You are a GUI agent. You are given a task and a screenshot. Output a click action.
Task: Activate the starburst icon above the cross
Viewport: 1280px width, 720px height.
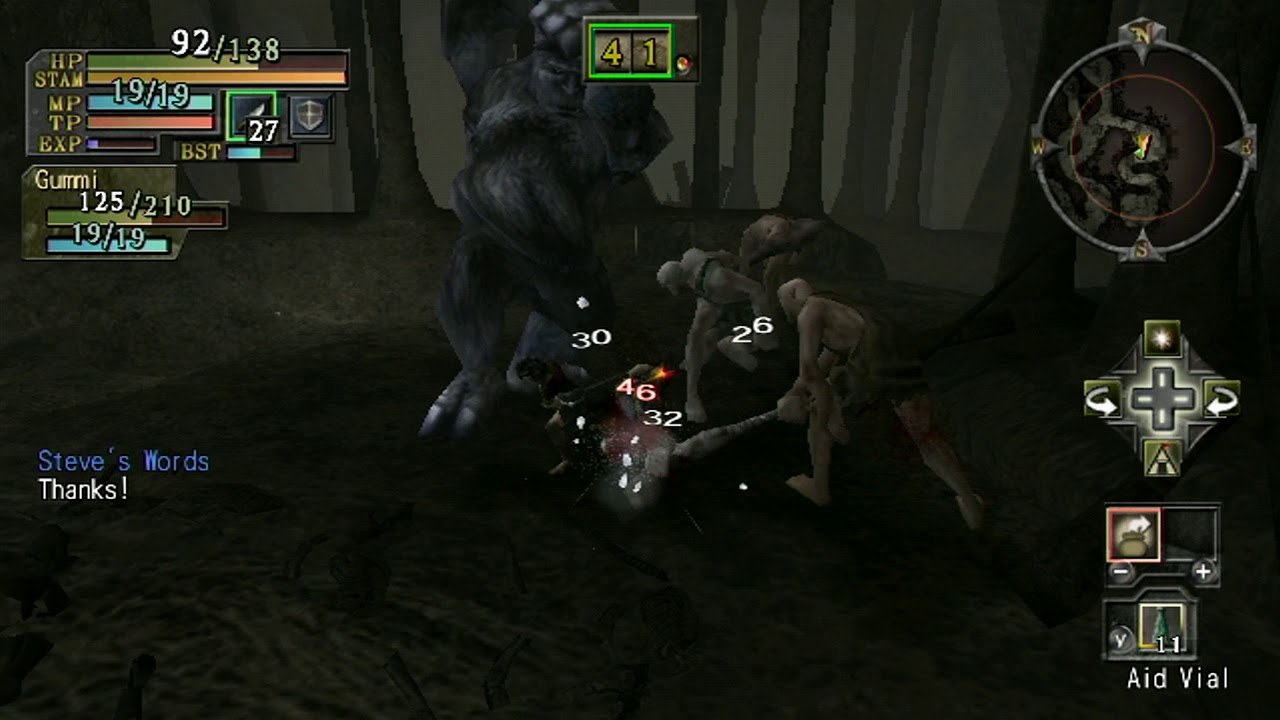pyautogui.click(x=1162, y=340)
